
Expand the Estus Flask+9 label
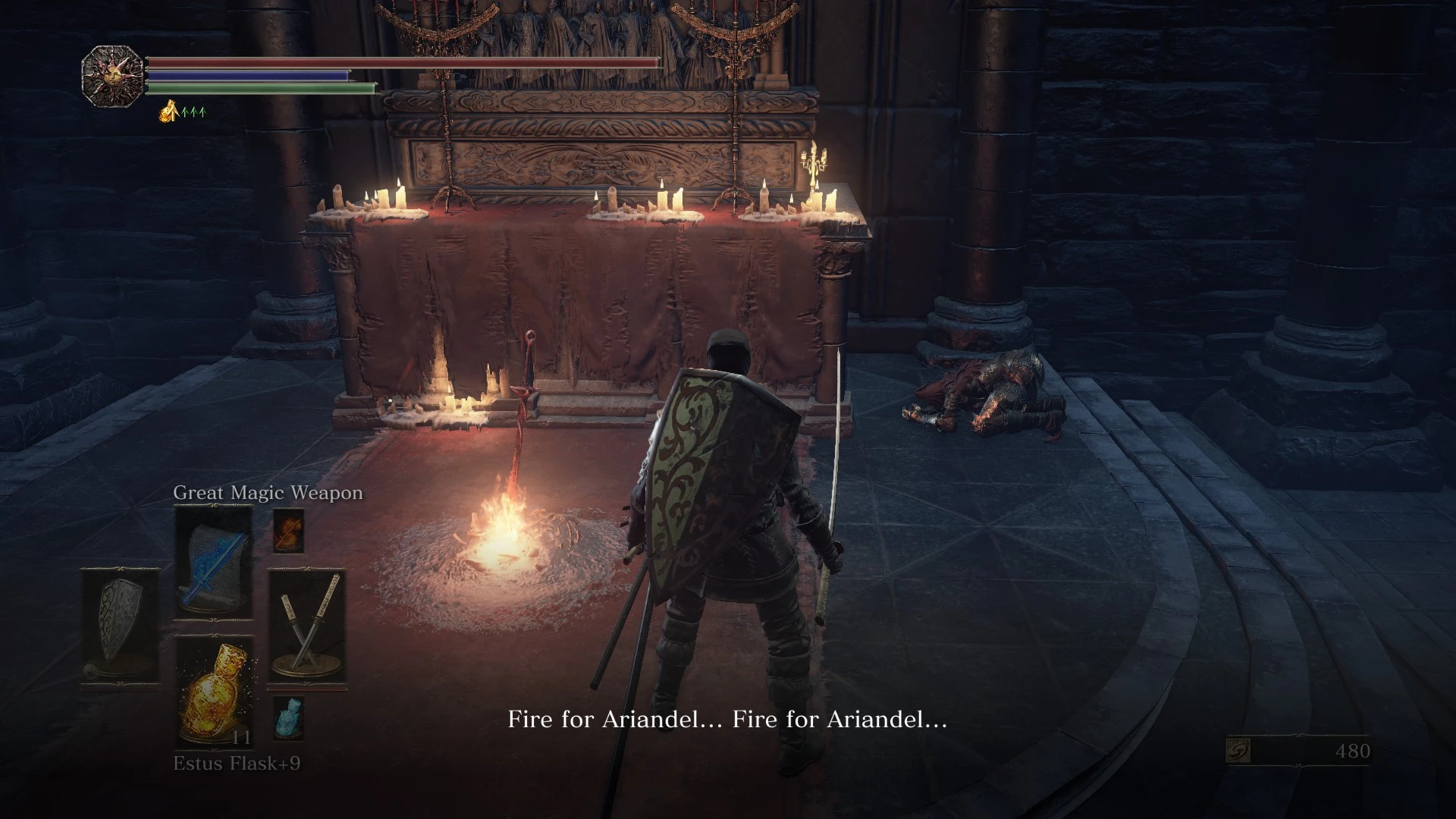point(236,764)
